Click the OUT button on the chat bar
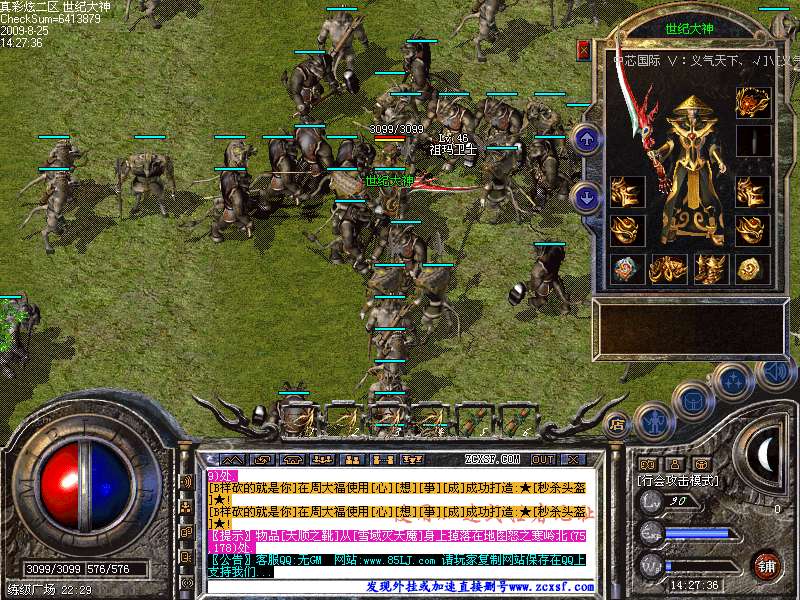Image resolution: width=800 pixels, height=600 pixels. [x=543, y=459]
